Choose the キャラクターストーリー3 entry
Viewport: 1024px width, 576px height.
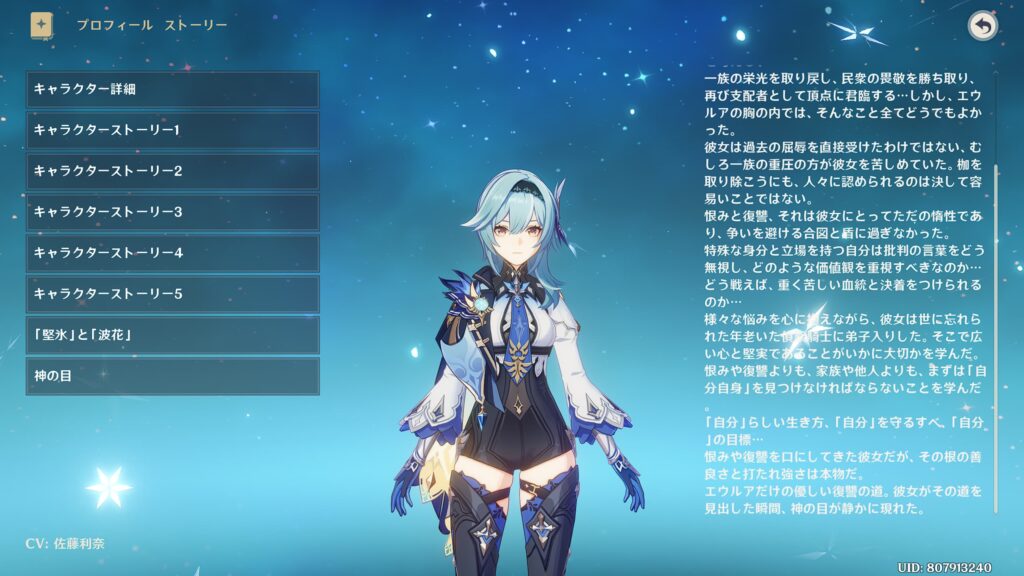pyautogui.click(x=172, y=213)
